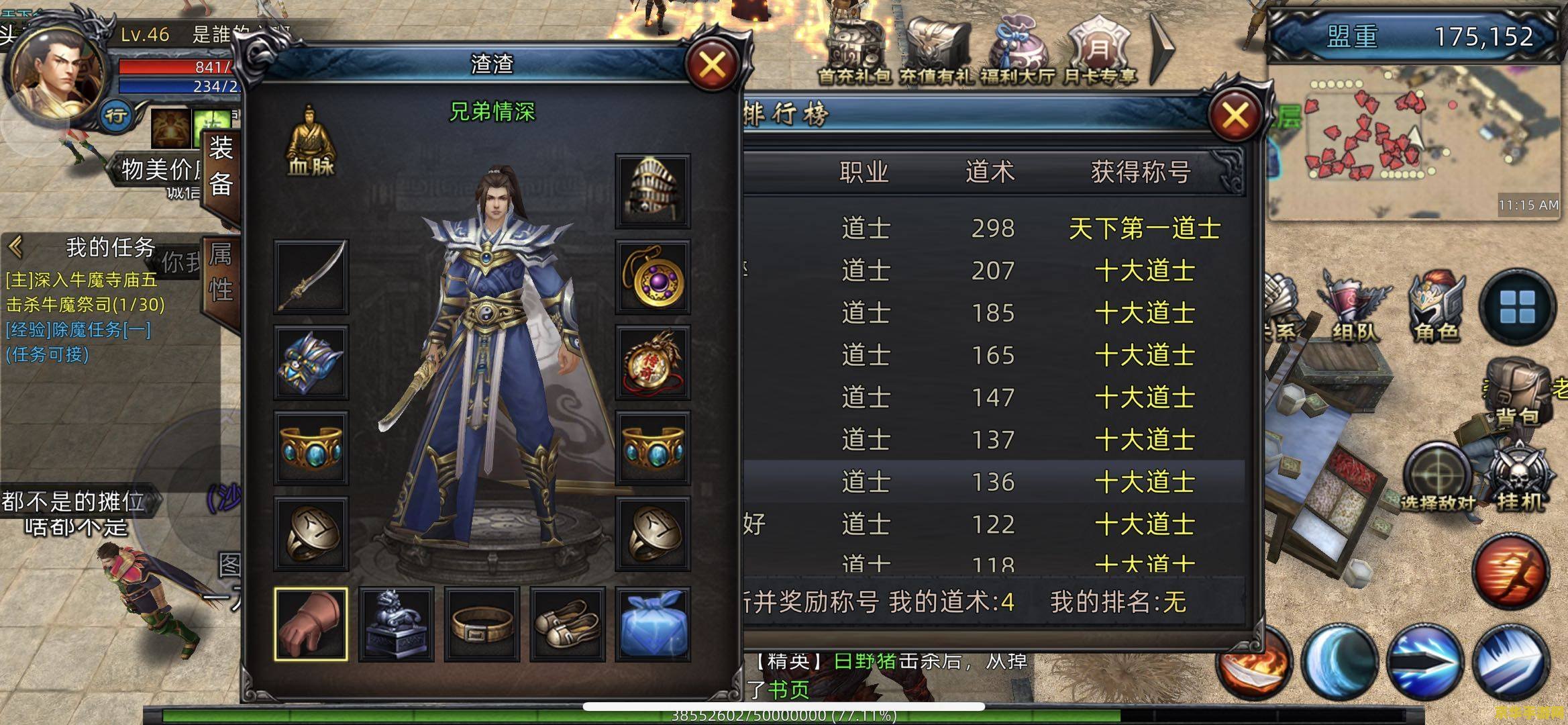This screenshot has width=1568, height=725.
Task: Close the 渣渣 character equipment panel
Action: click(712, 66)
